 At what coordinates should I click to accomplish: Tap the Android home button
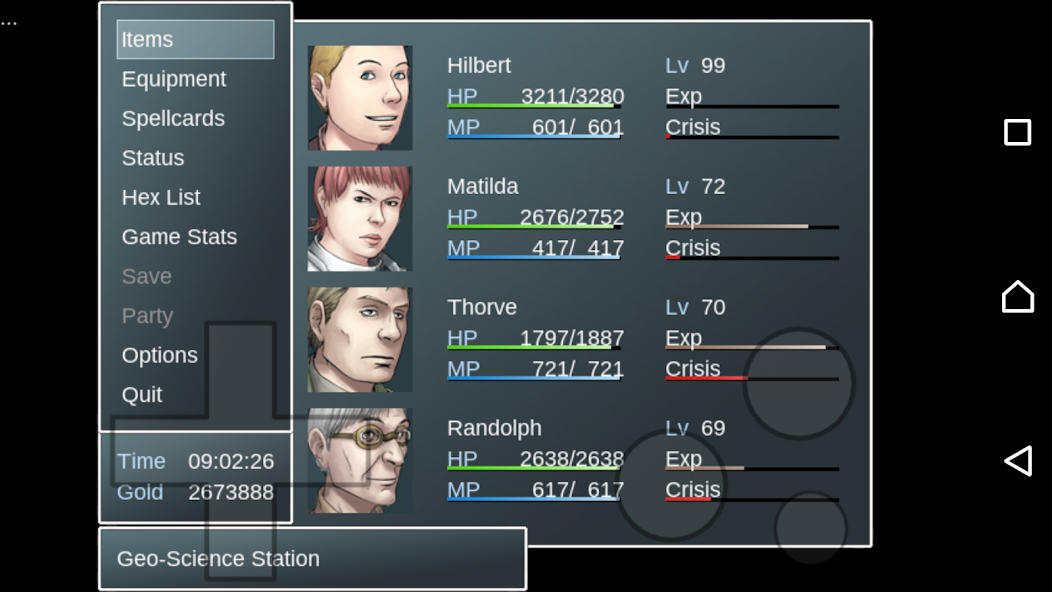tap(1017, 297)
